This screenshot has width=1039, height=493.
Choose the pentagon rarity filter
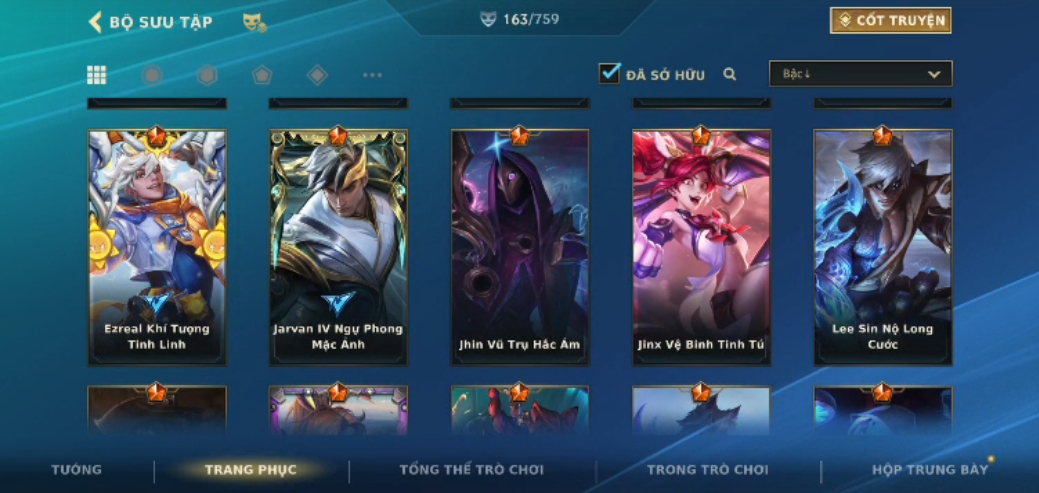click(262, 75)
